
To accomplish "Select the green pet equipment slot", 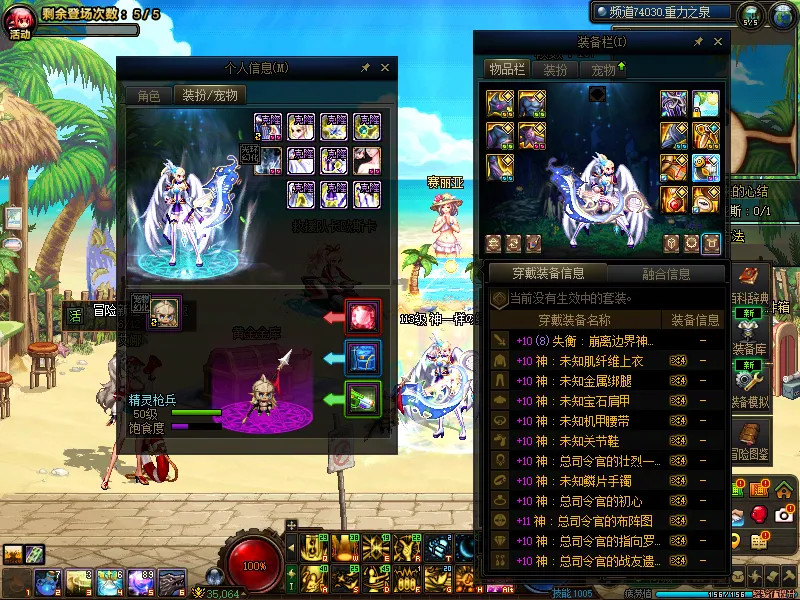I will 362,398.
